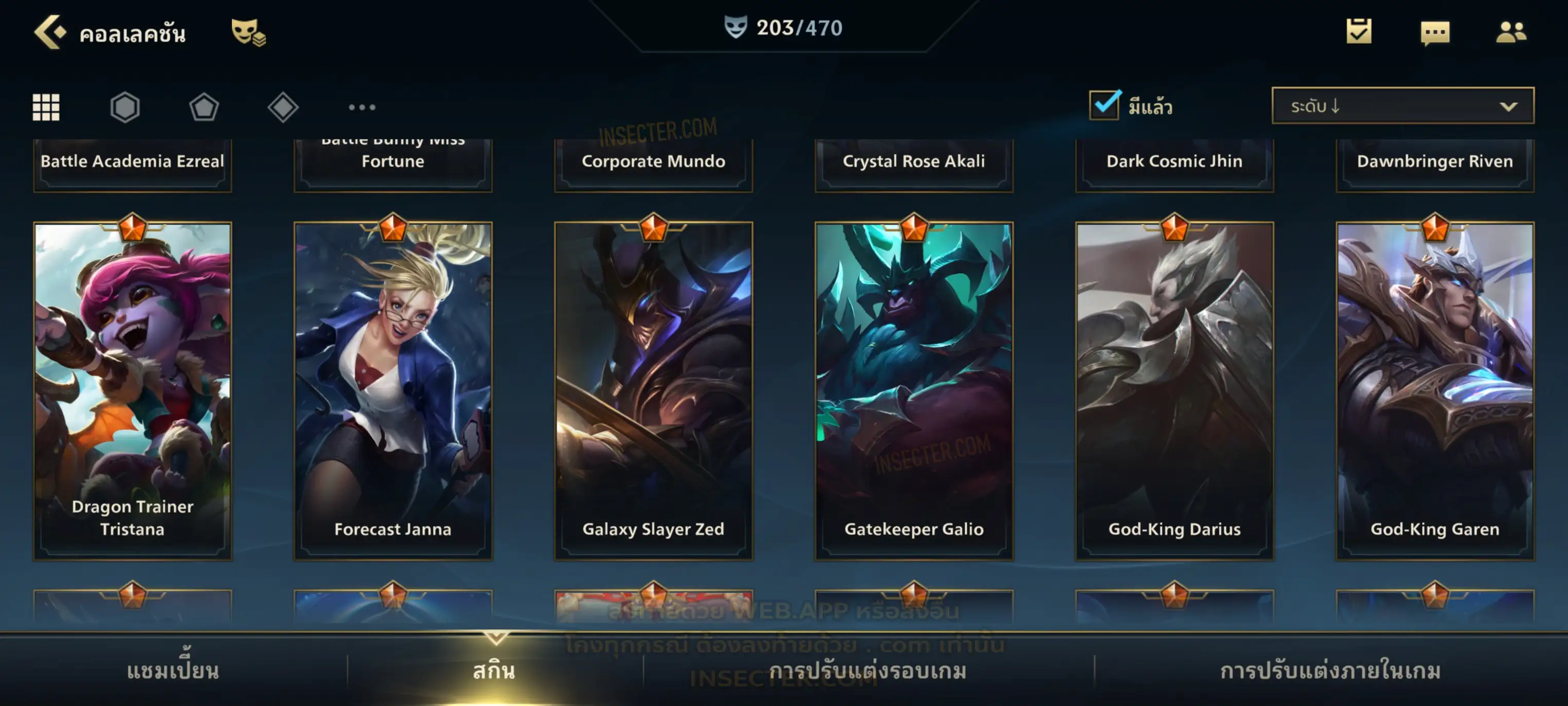Pick the Galaxy Slayer Zed skin card

tap(653, 390)
